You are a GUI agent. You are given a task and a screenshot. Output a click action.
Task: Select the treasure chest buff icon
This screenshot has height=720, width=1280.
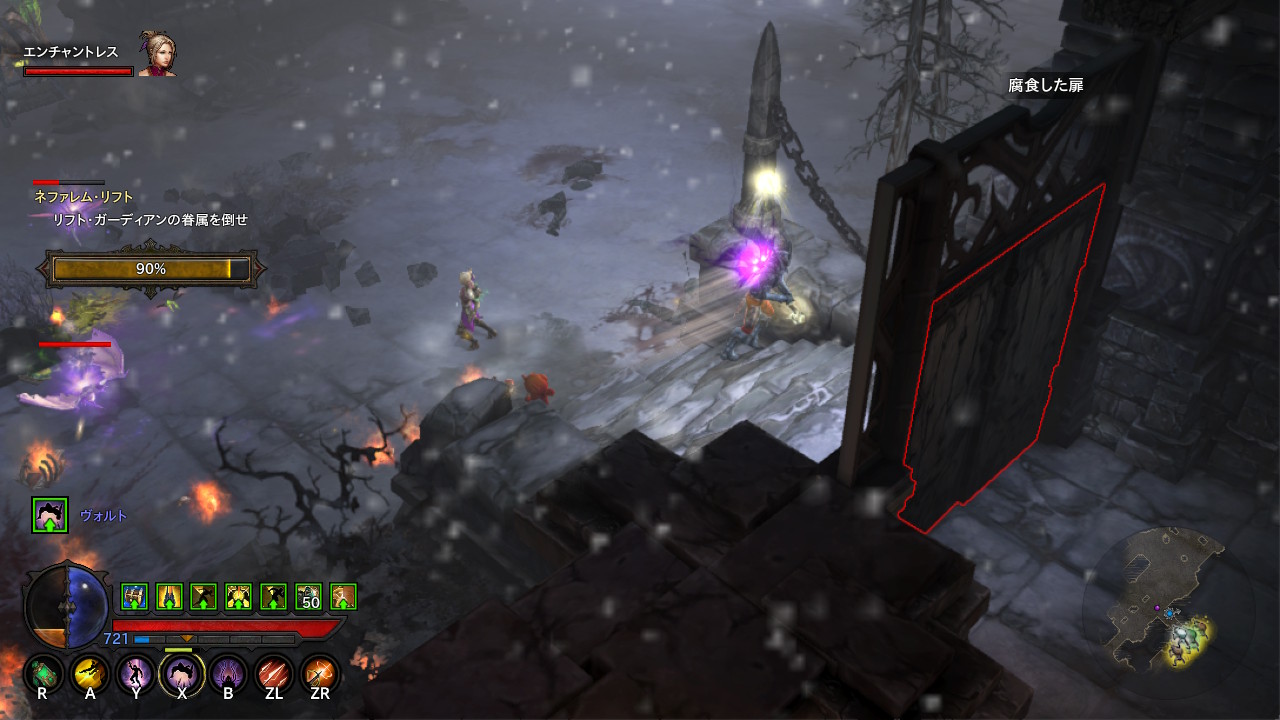click(x=134, y=597)
